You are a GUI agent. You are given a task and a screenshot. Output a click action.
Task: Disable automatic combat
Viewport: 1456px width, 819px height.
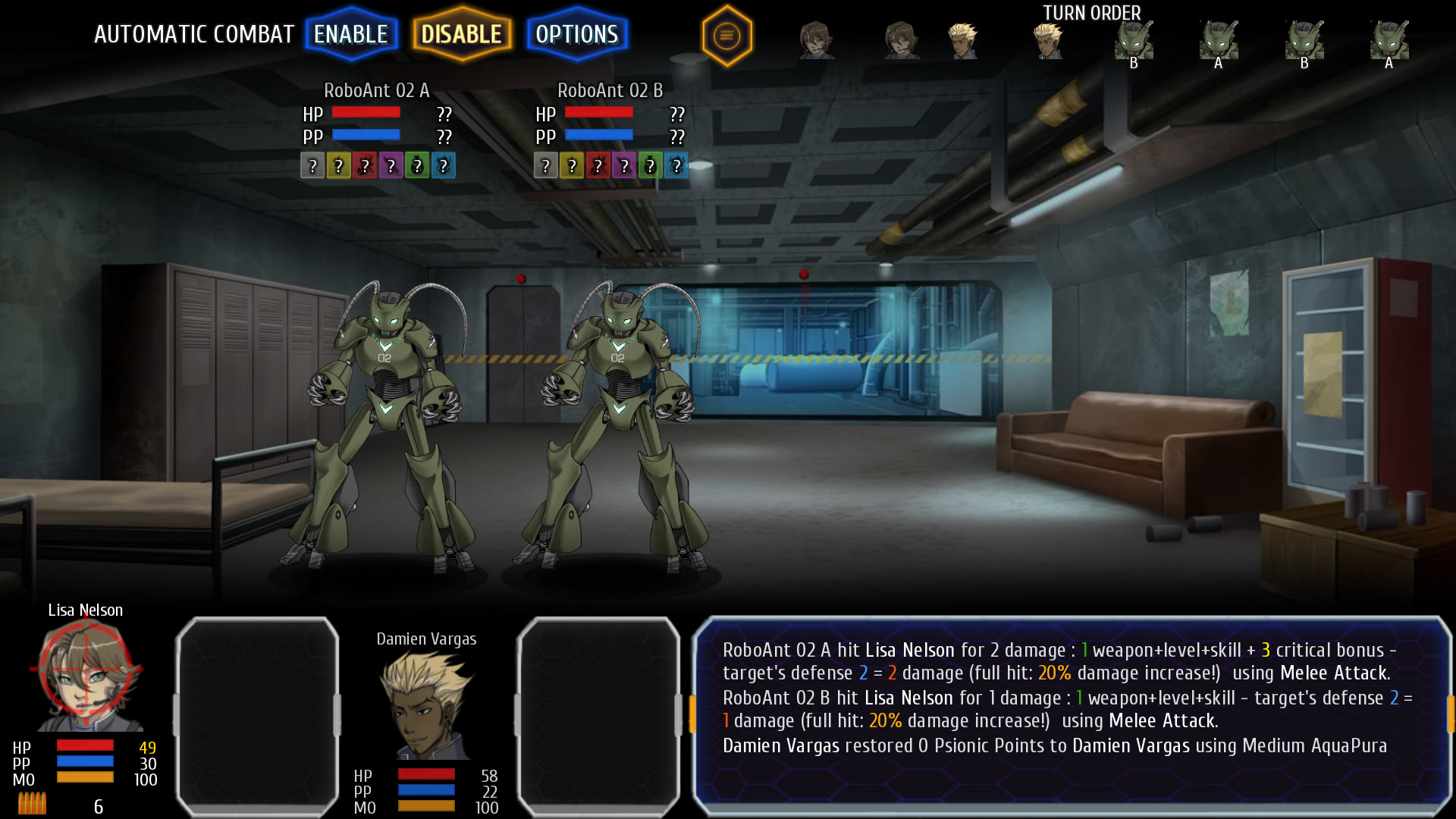(x=462, y=34)
